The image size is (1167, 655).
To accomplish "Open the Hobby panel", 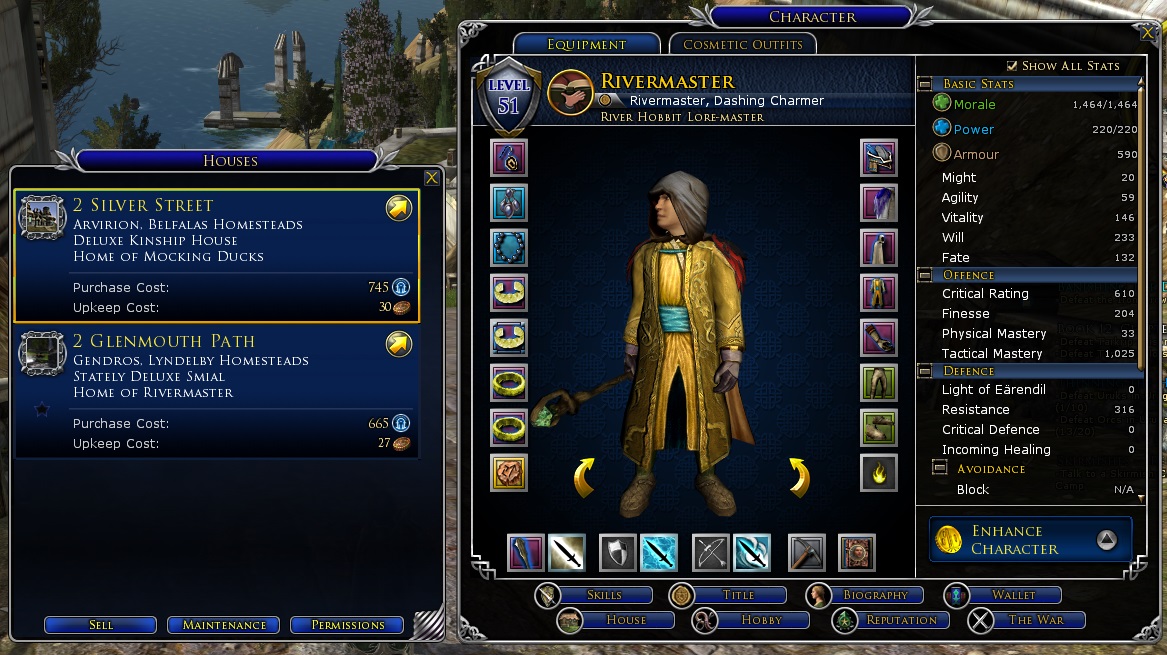I will pos(761,620).
